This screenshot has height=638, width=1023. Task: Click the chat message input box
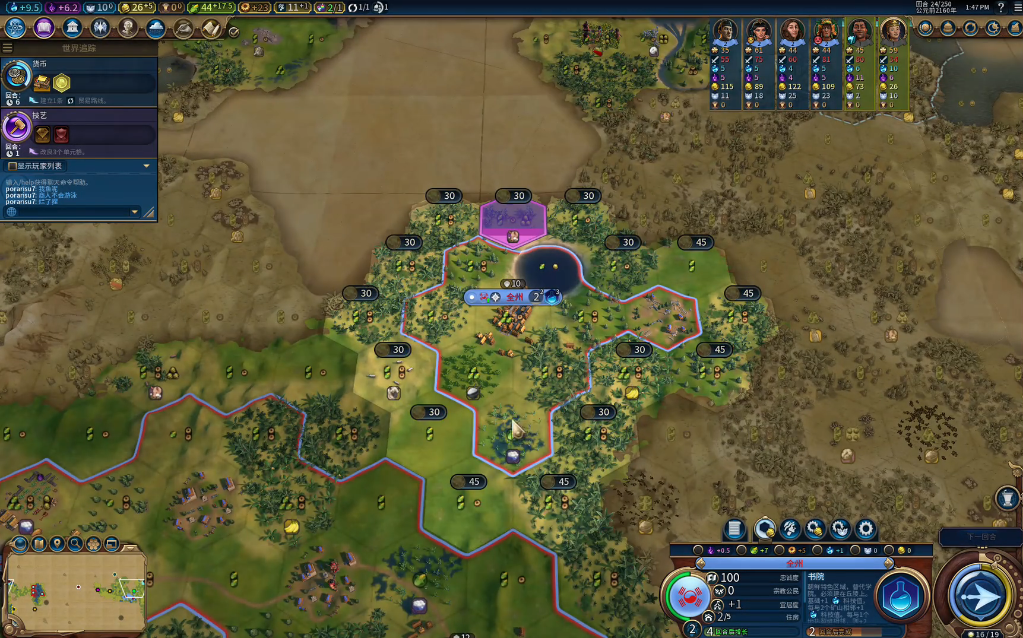tap(70, 212)
